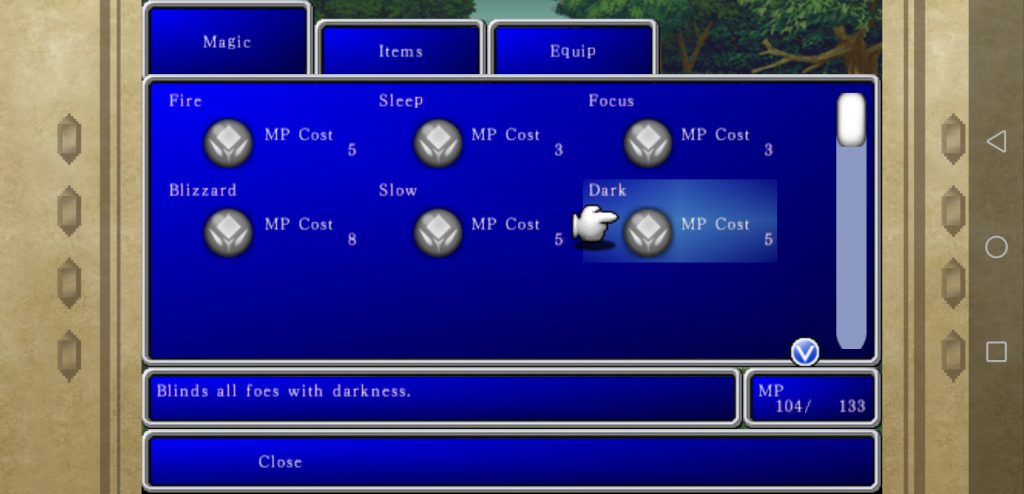Viewport: 1024px width, 494px height.
Task: Tap the Android recent apps square
Action: (996, 351)
